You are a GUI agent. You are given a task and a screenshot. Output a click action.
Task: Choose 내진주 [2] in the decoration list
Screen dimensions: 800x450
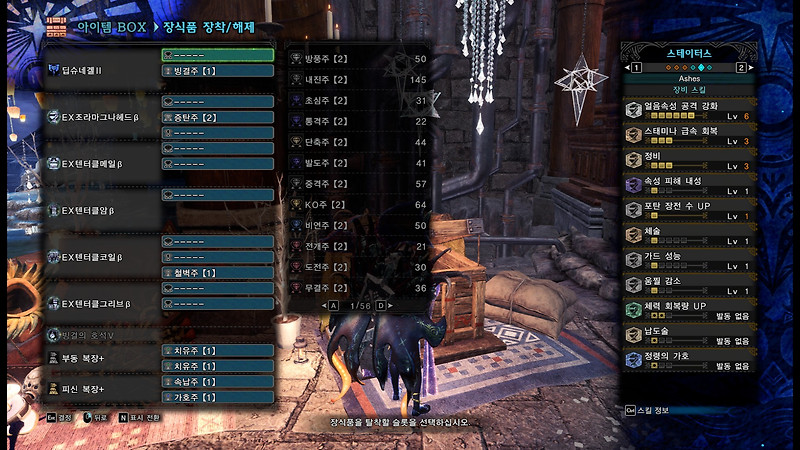[x=358, y=79]
